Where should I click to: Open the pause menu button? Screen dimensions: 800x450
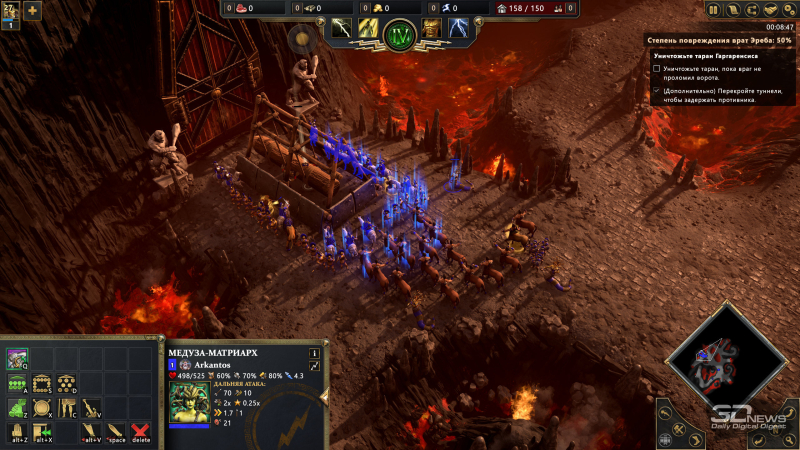pos(715,10)
